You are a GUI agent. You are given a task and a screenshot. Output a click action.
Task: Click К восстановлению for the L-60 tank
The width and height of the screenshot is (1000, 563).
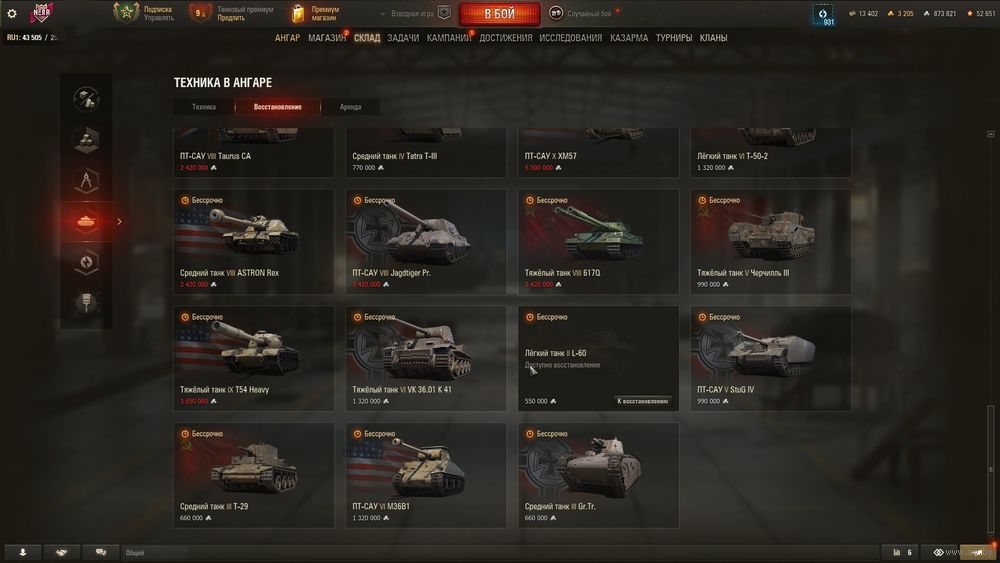642,401
